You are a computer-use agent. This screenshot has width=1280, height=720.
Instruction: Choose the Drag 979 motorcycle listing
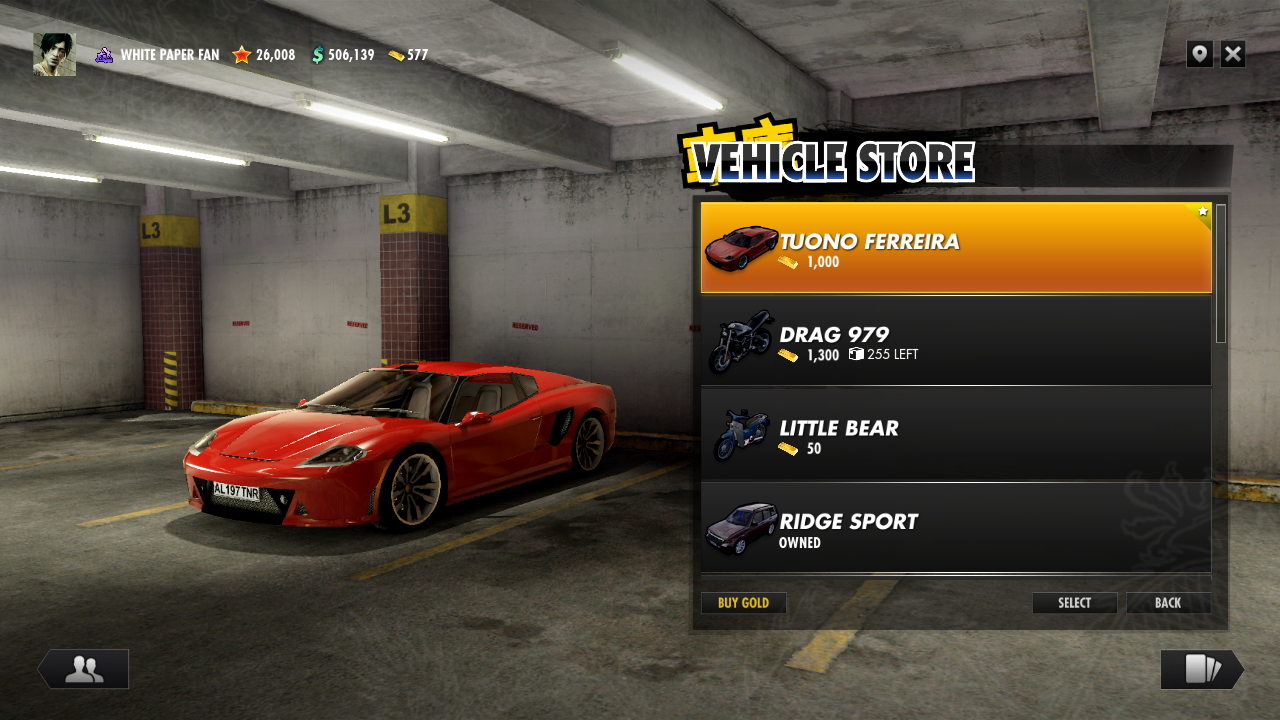click(955, 341)
